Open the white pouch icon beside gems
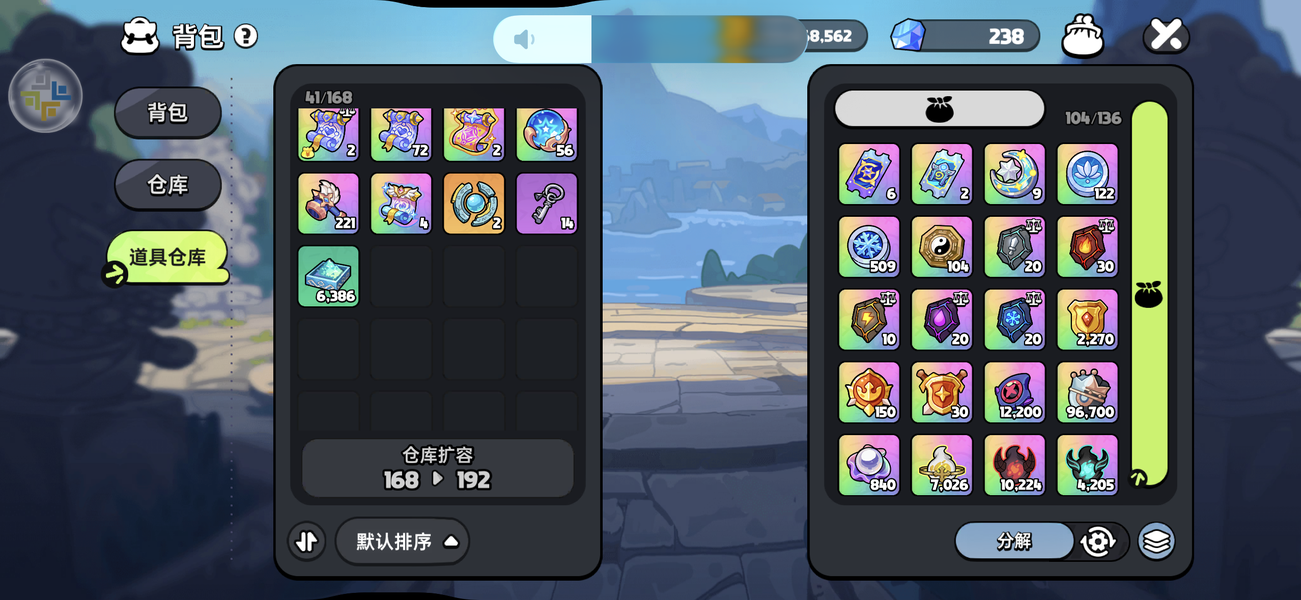Viewport: 1301px width, 600px height. (x=1082, y=36)
